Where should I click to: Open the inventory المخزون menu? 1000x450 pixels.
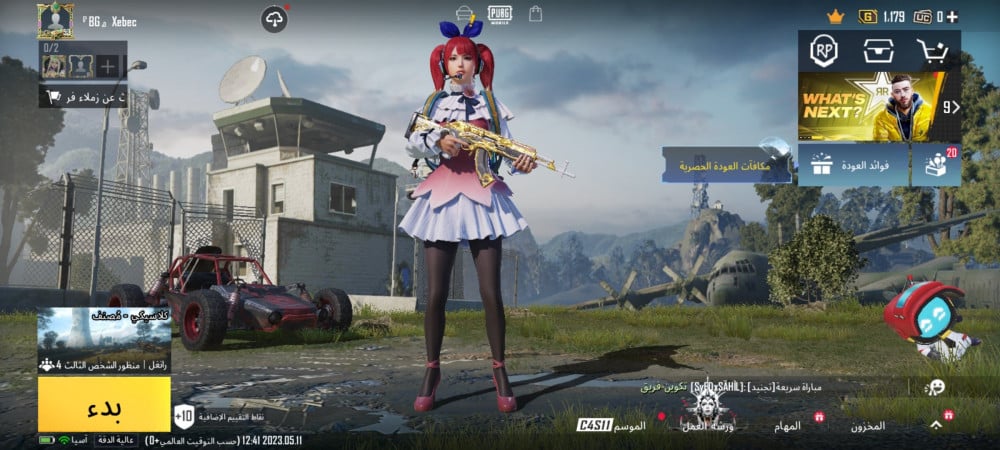click(x=867, y=425)
